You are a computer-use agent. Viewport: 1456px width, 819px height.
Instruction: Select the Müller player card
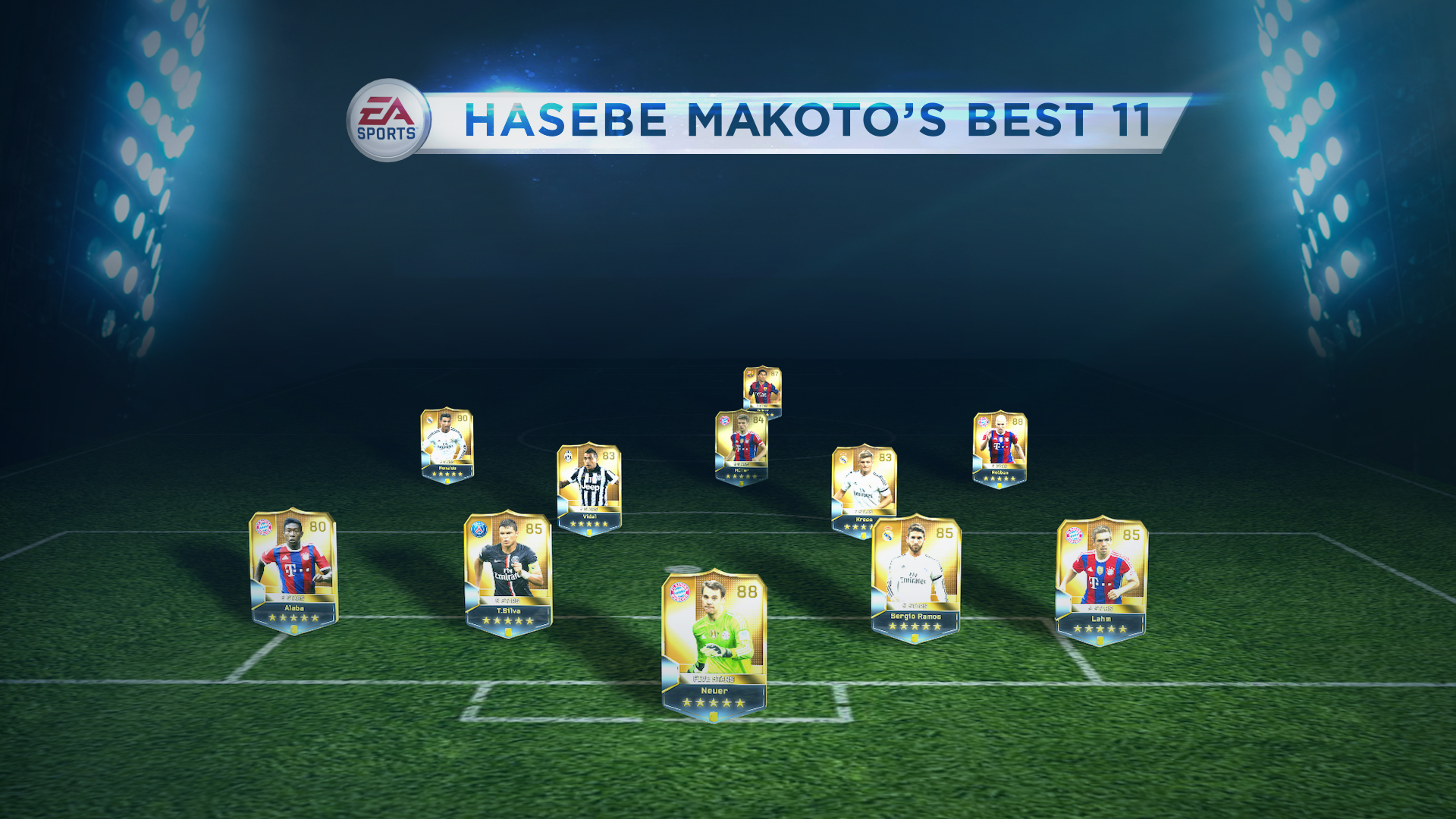[742, 447]
